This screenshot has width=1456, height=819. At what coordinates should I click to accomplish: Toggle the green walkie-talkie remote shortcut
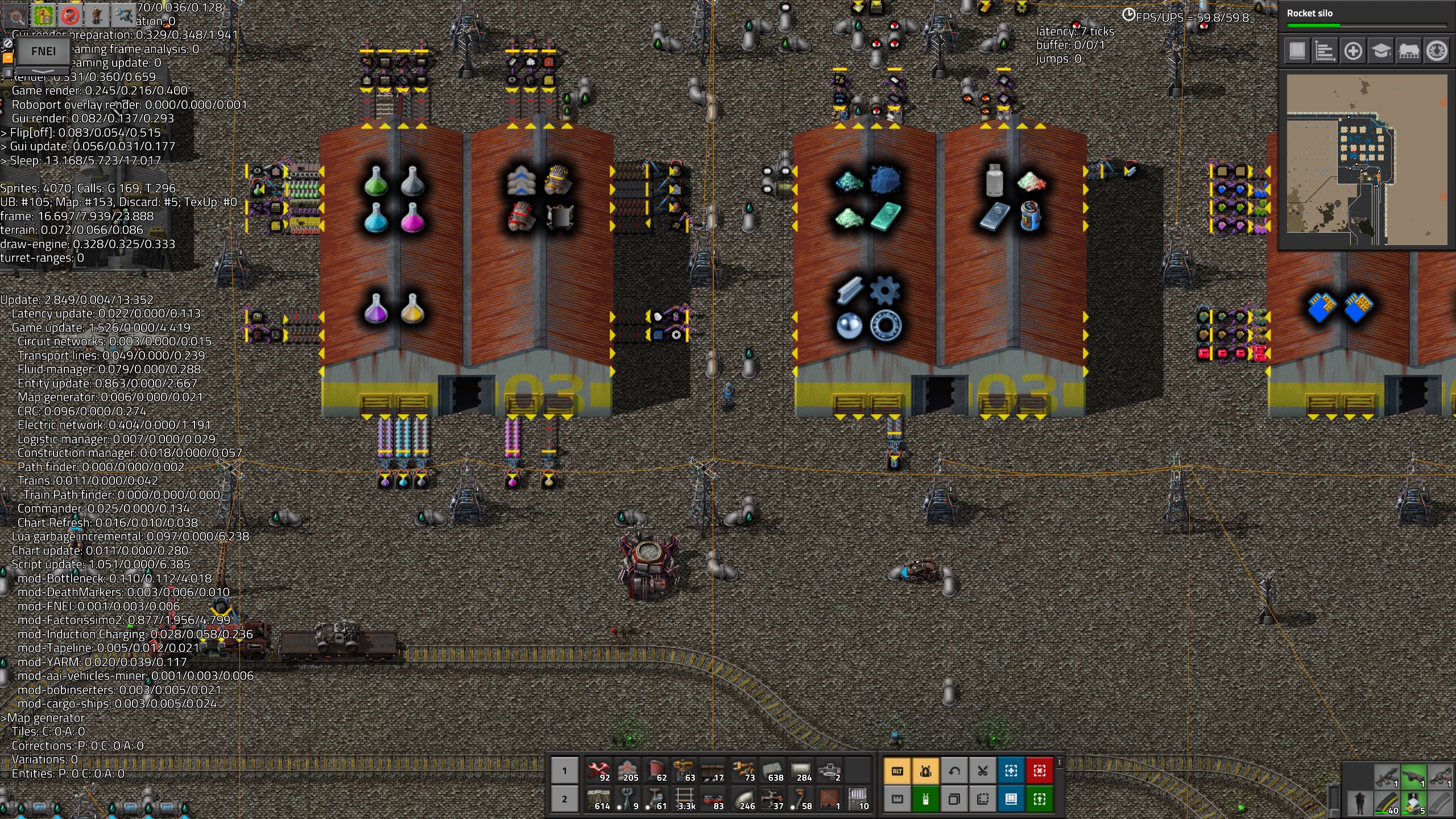click(926, 799)
